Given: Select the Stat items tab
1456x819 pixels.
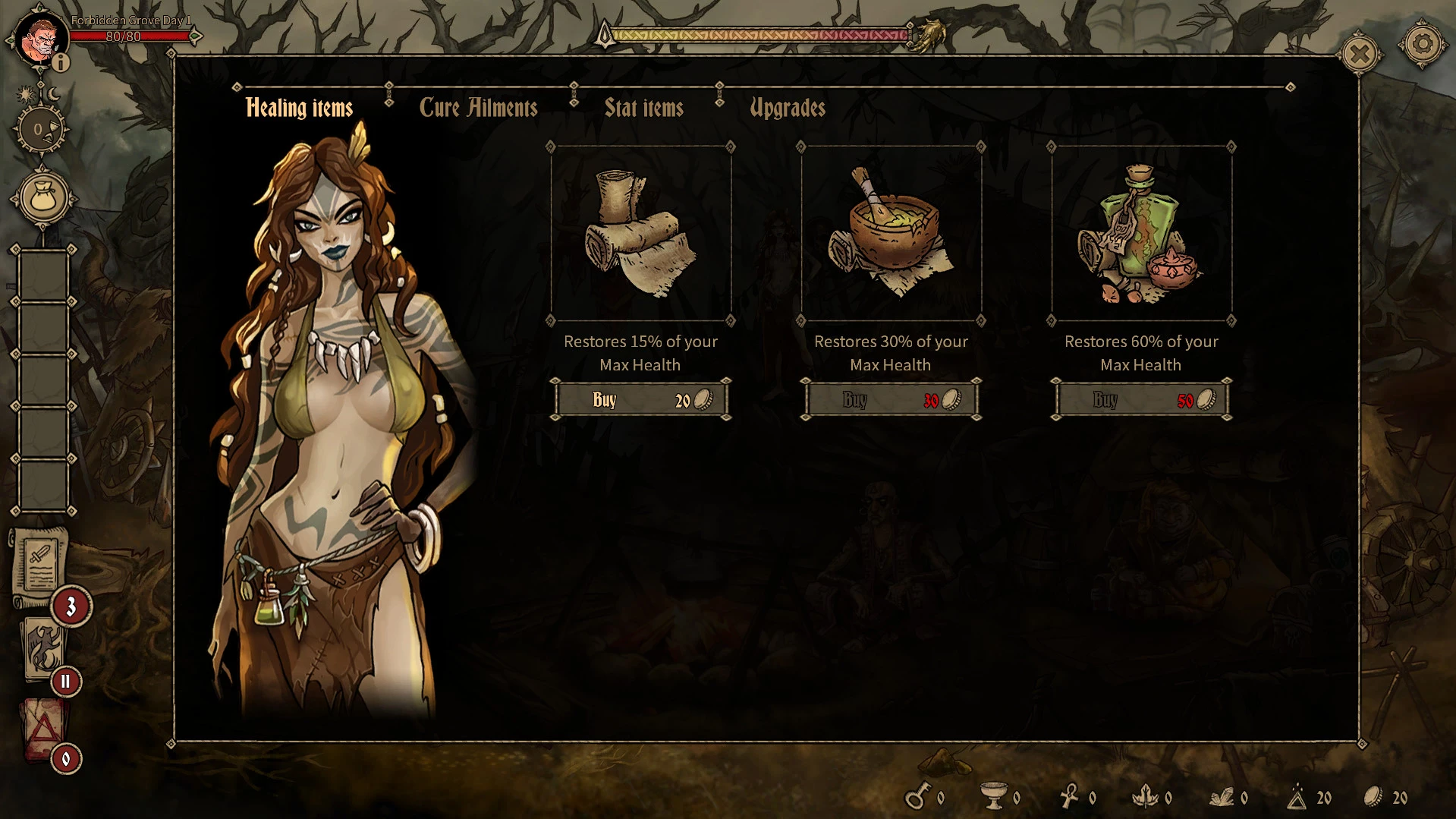Looking at the screenshot, I should click(x=643, y=108).
